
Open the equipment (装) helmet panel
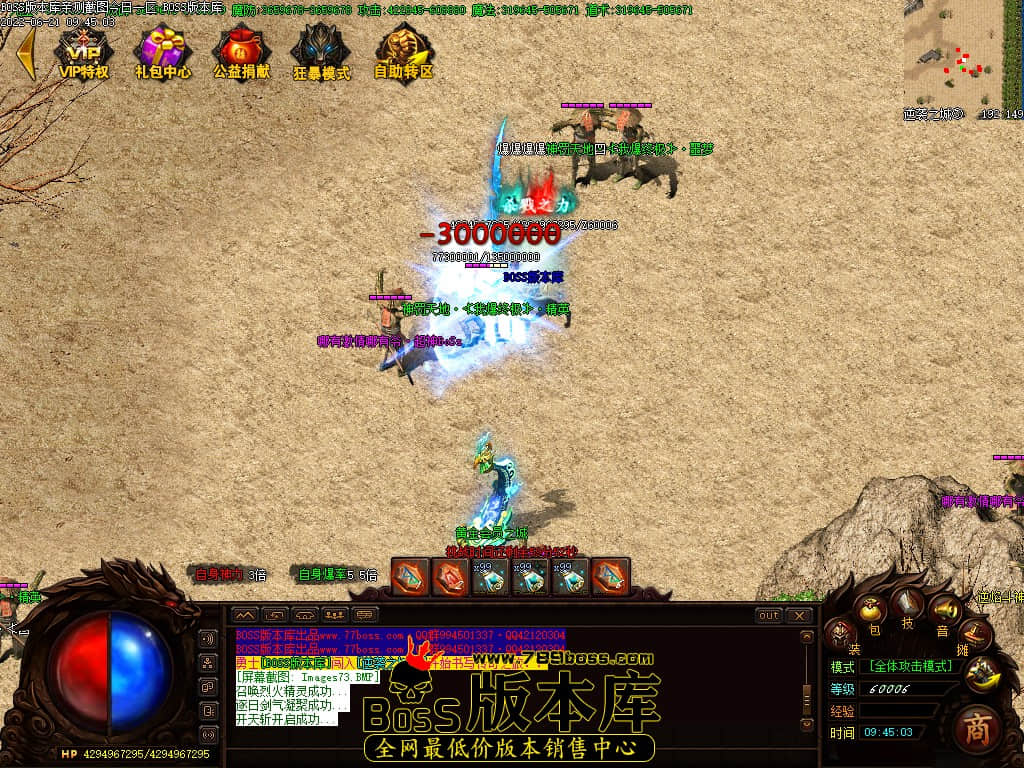[x=840, y=632]
